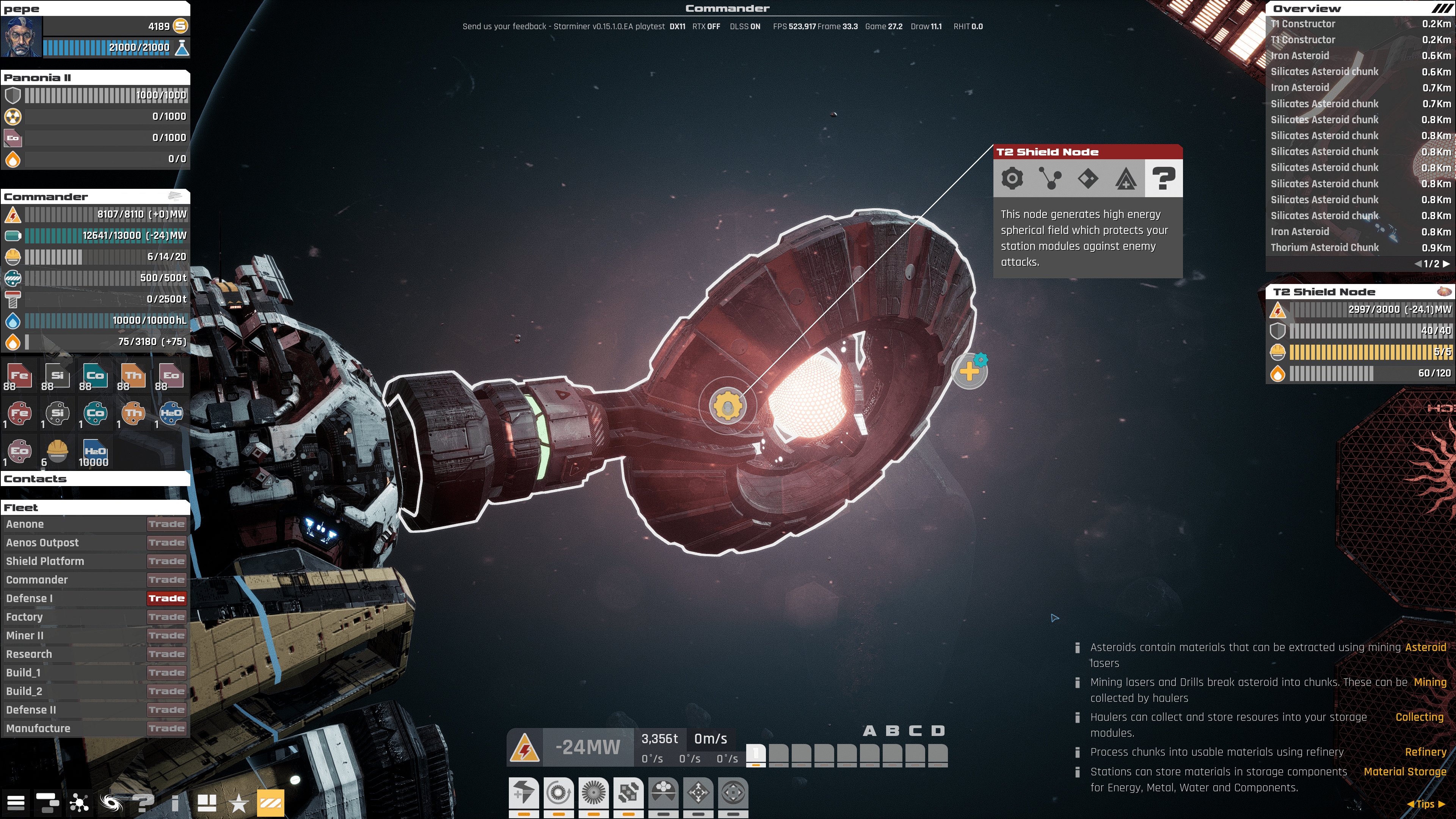Select group slot number 1

tap(756, 755)
